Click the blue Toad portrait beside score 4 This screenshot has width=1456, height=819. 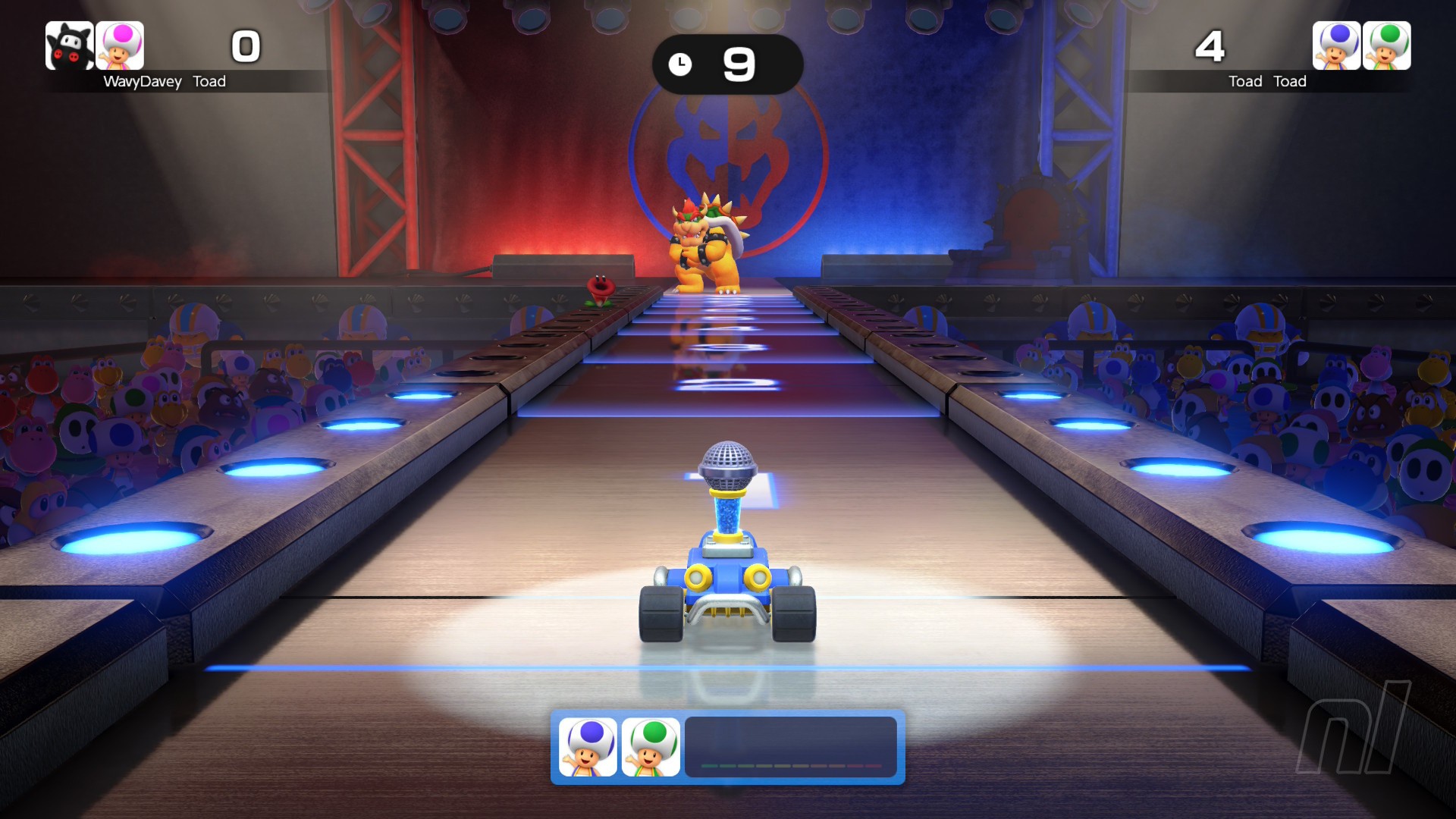pyautogui.click(x=1336, y=45)
